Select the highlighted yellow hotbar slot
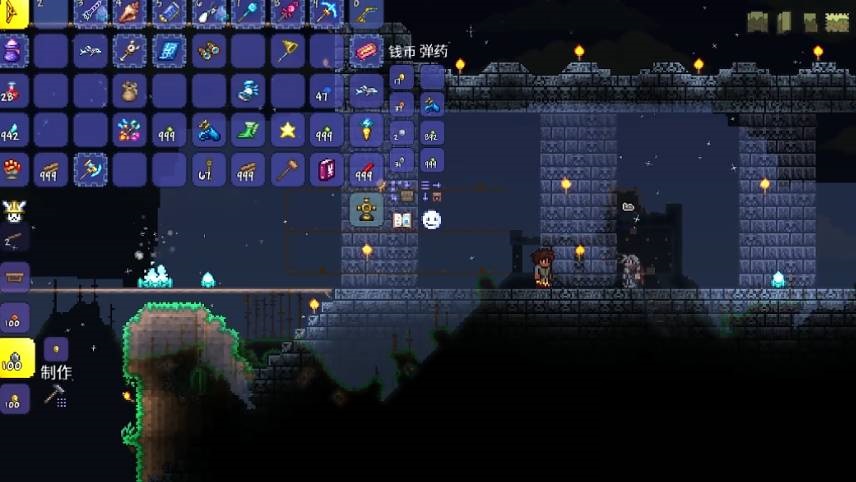Screen dimensions: 856x482 click(13, 12)
